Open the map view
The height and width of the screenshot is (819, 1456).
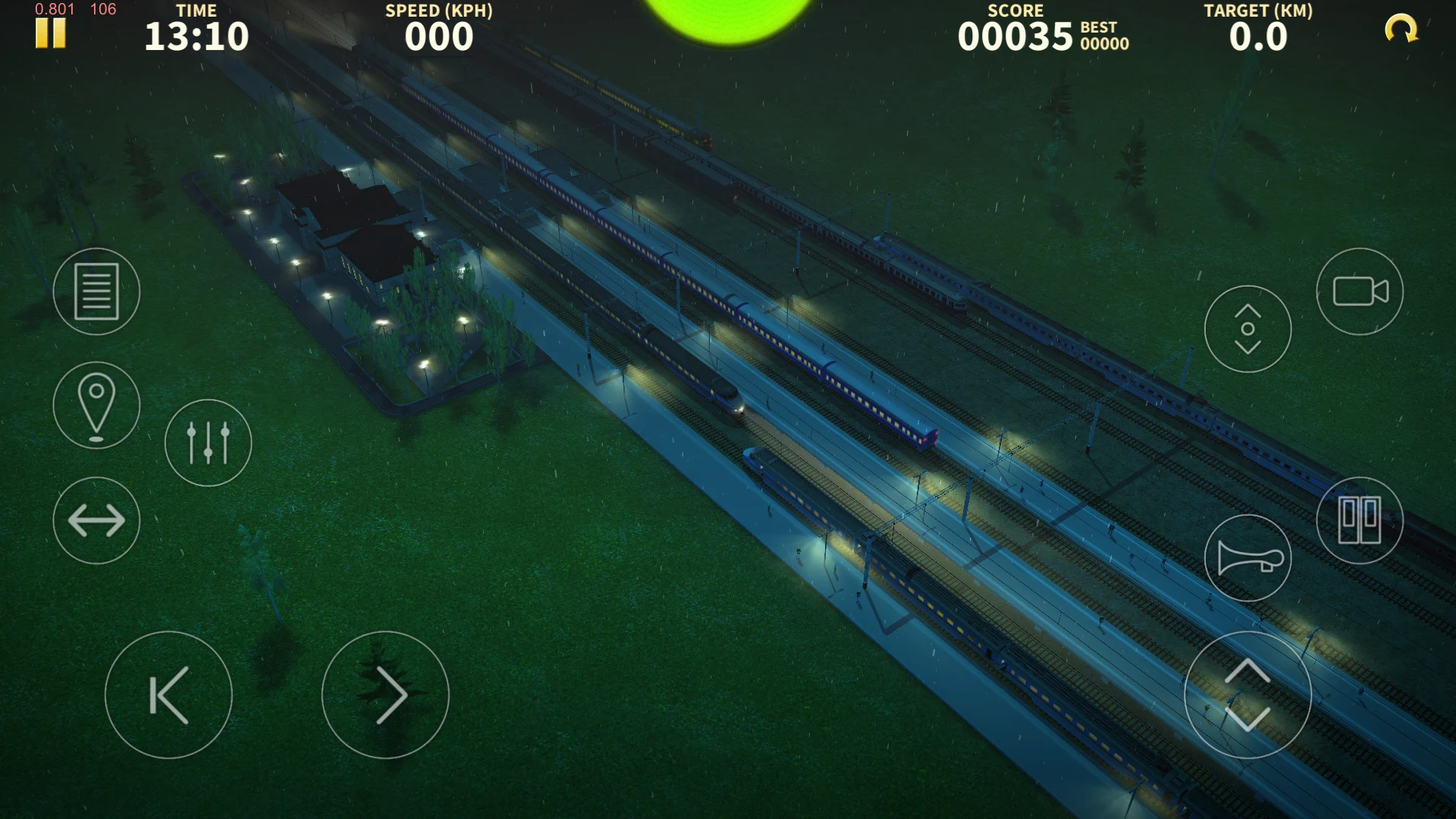(x=96, y=406)
